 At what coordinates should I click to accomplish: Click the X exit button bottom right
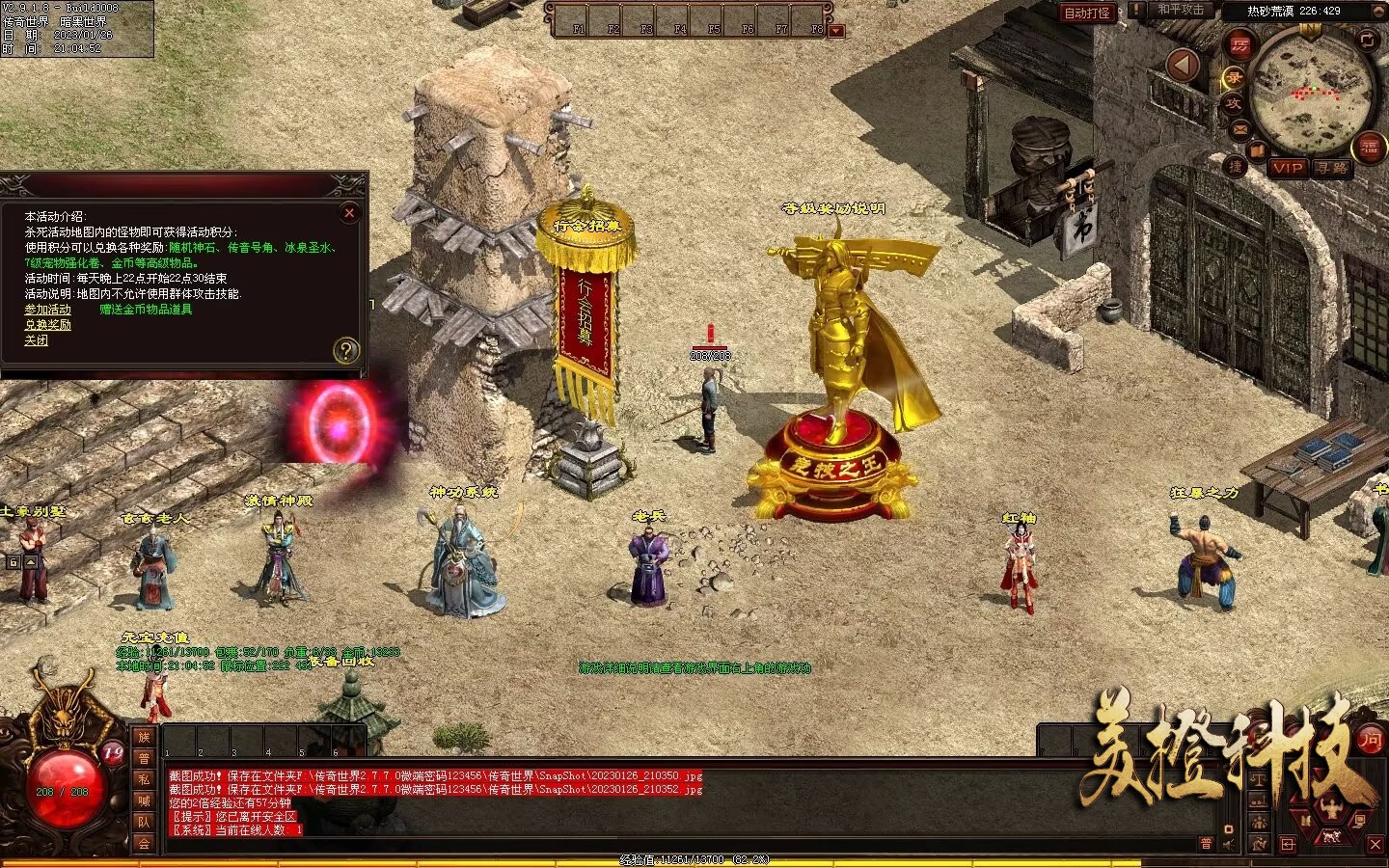point(1375,844)
